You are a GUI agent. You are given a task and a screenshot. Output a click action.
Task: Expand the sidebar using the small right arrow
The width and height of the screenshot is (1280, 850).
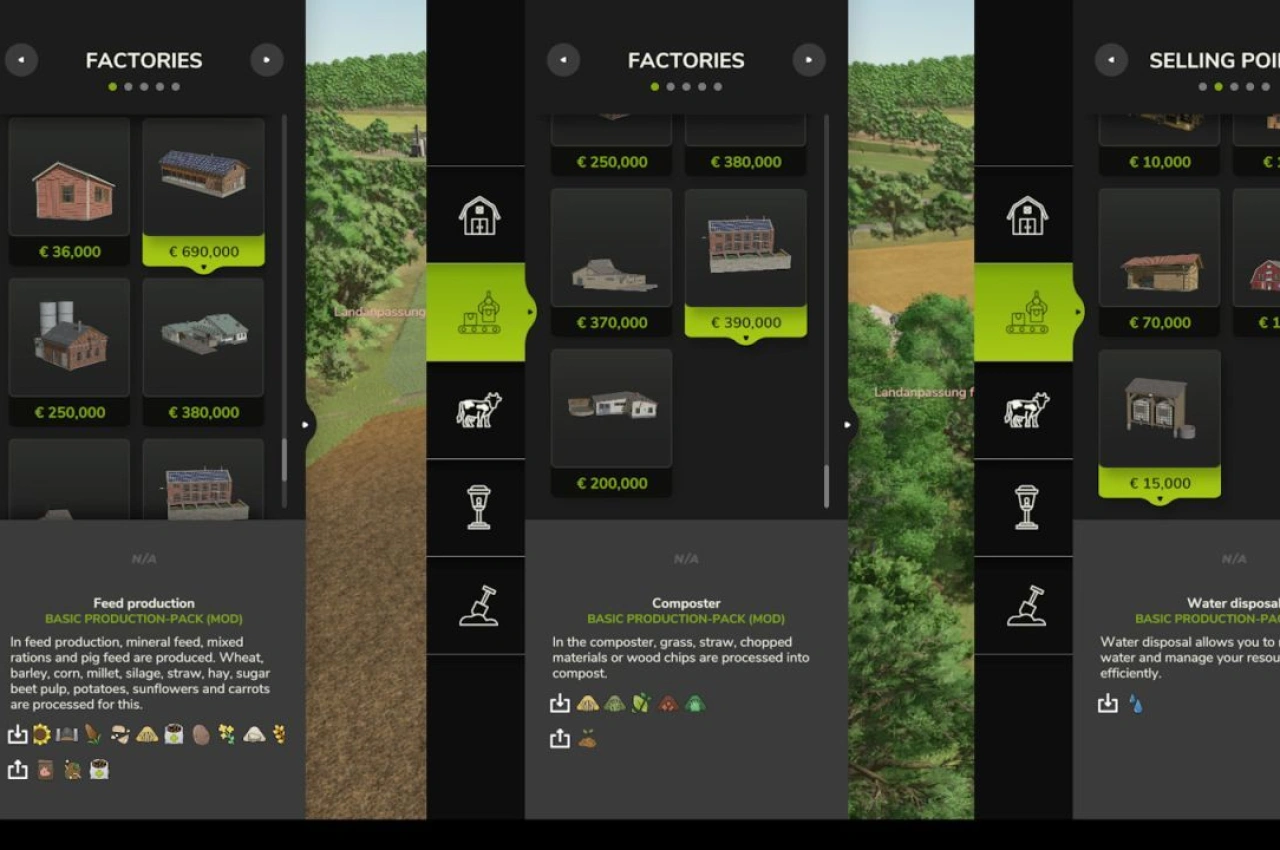(306, 424)
